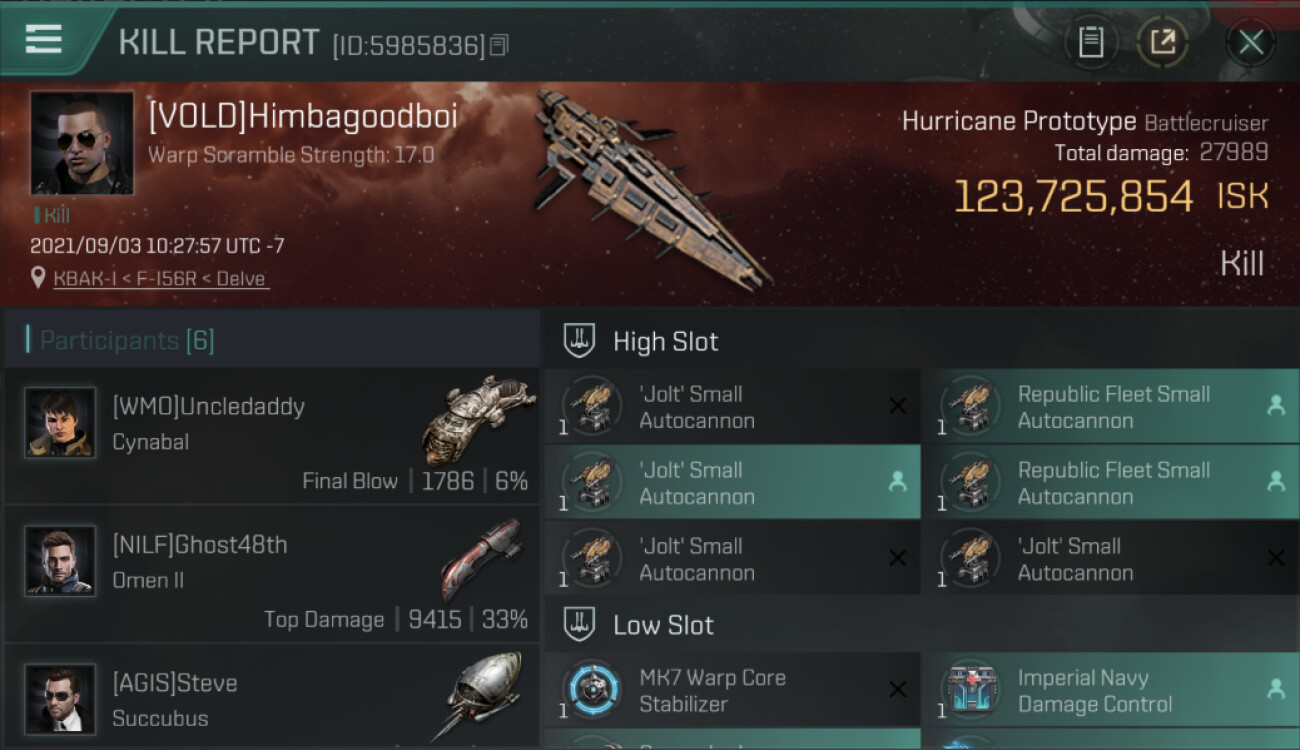The image size is (1300, 750).
Task: Inspect Imperial Navy Damage Control module
Action: coord(1110,690)
